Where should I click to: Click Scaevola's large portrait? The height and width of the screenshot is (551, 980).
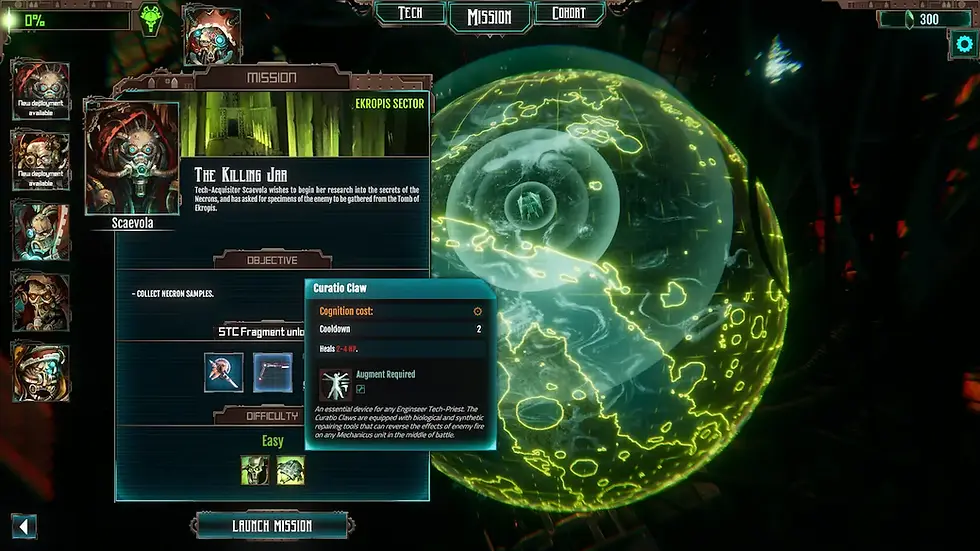pyautogui.click(x=134, y=157)
